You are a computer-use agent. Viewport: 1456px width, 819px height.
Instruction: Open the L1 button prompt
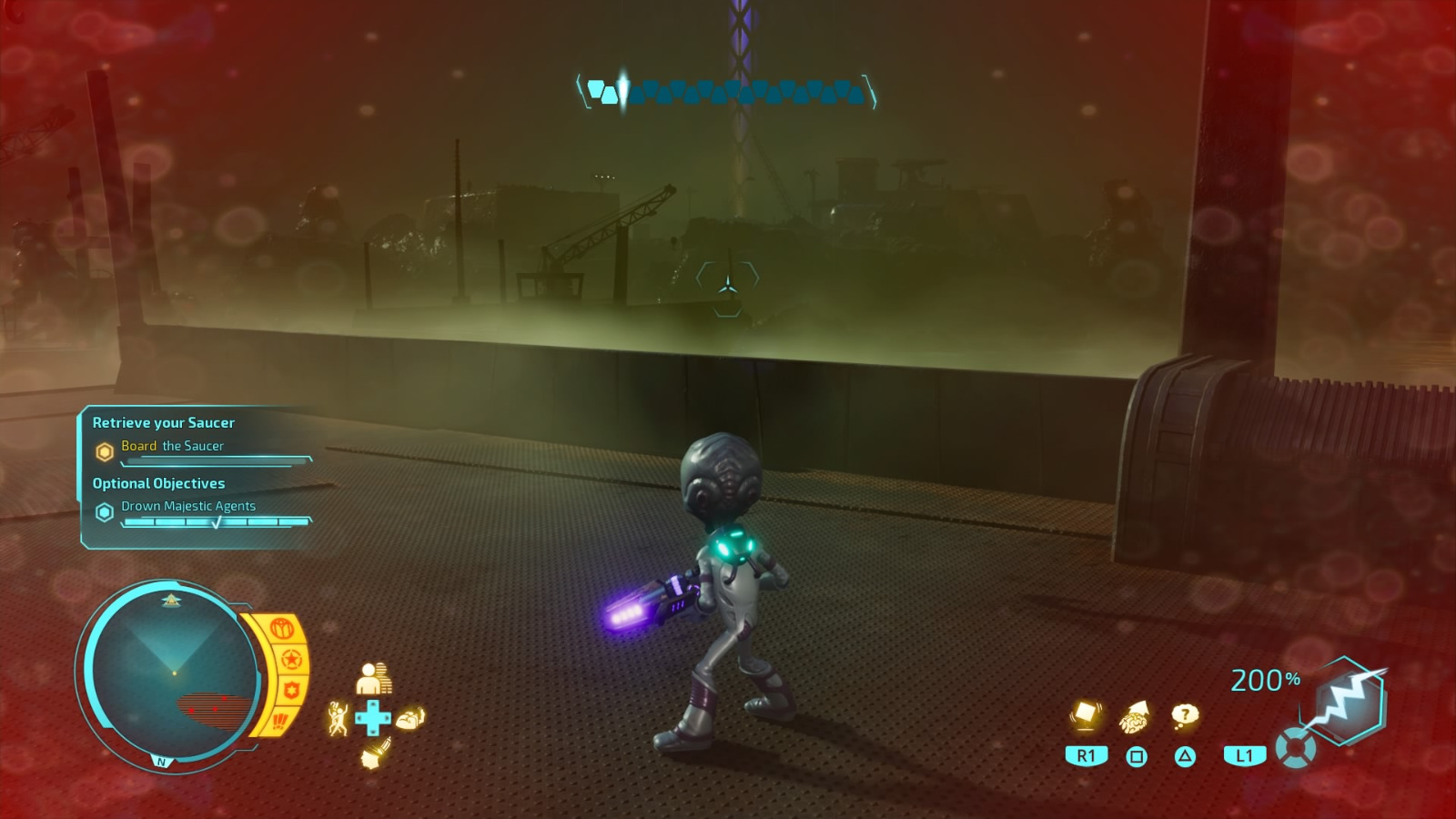tap(1244, 754)
